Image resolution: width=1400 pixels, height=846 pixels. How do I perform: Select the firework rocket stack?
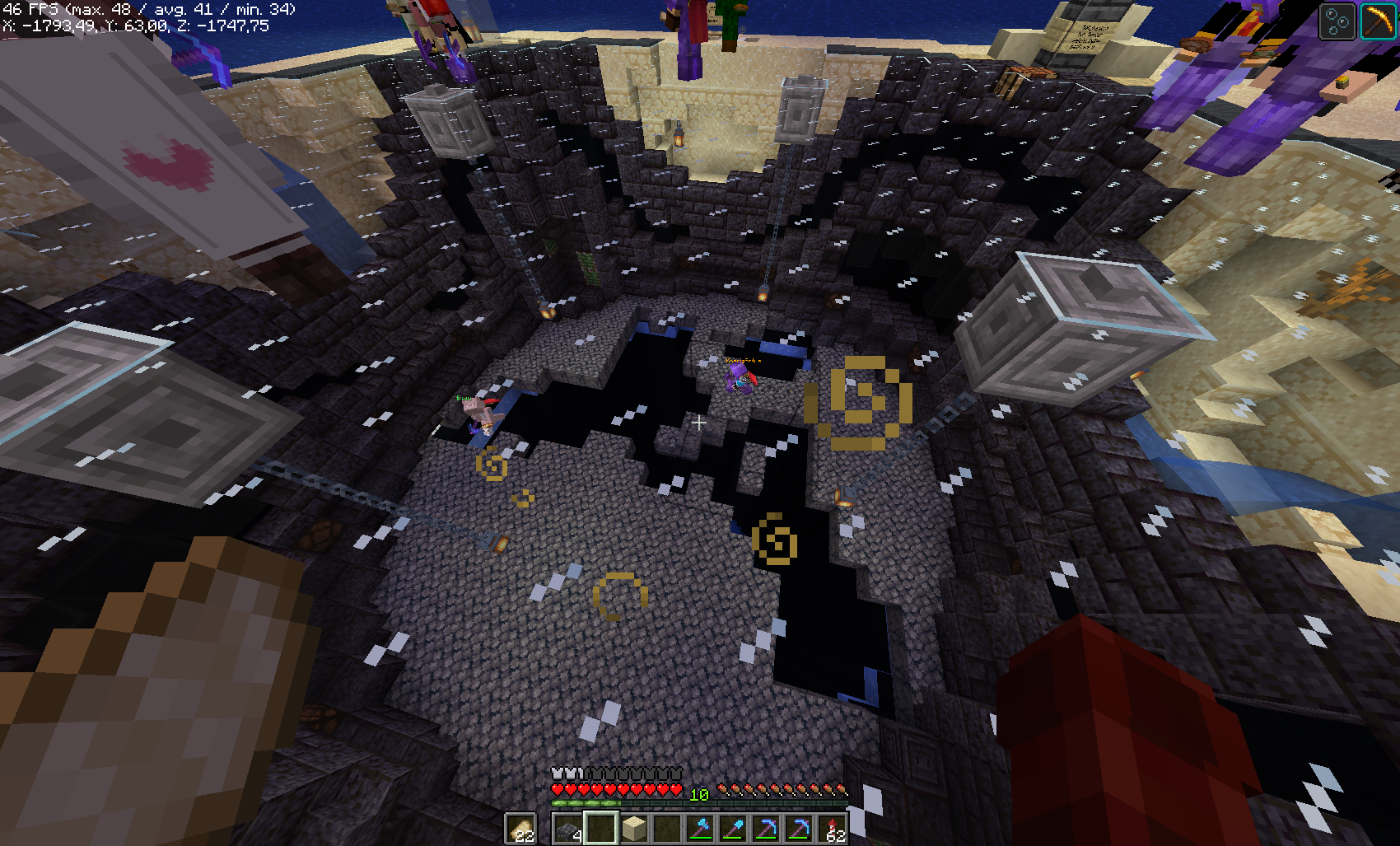tap(833, 829)
